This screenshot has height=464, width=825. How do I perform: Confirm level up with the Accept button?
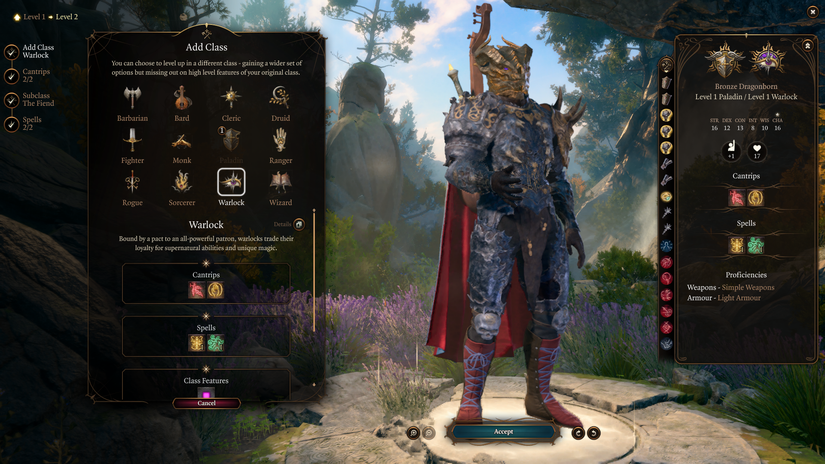(x=503, y=432)
